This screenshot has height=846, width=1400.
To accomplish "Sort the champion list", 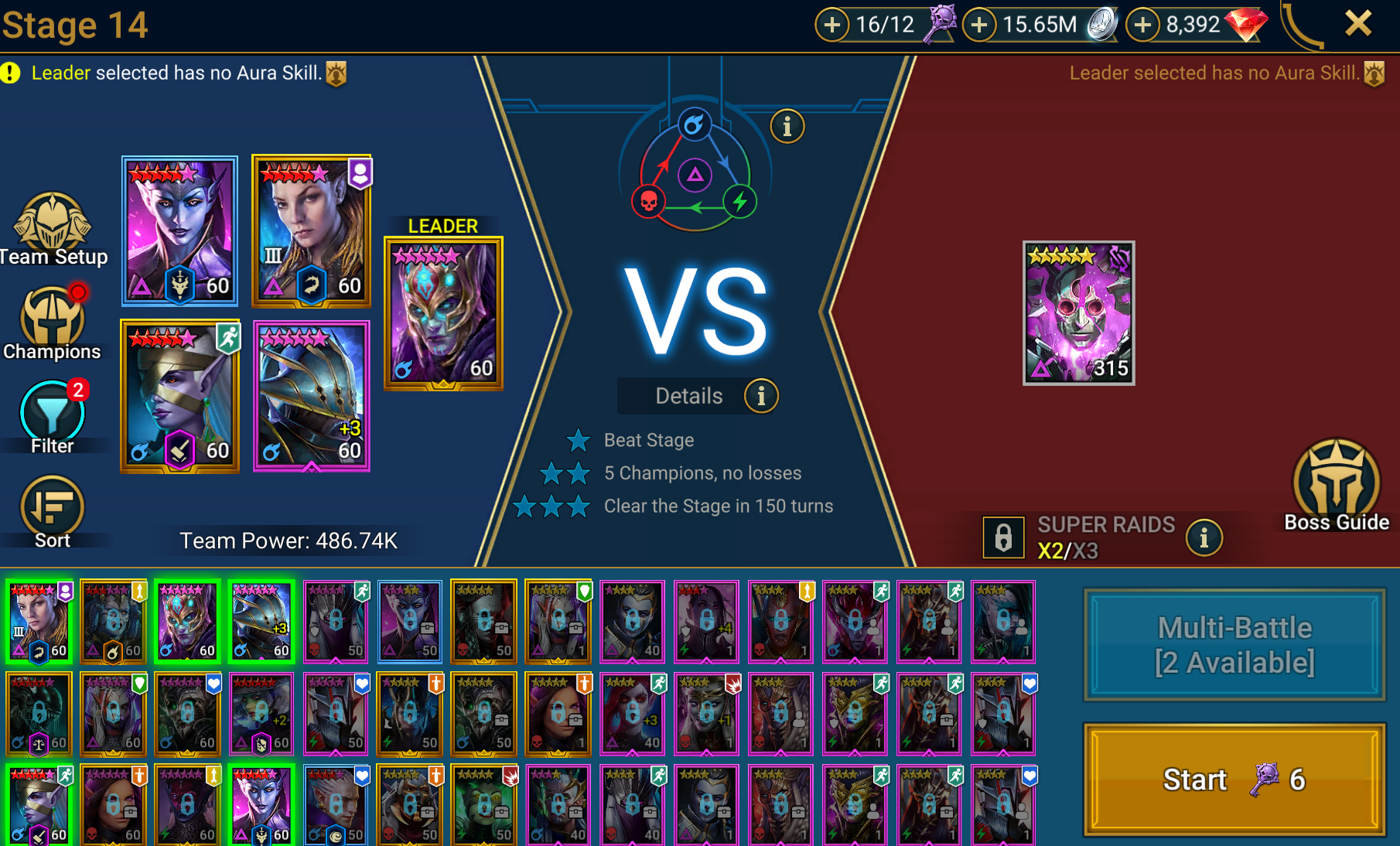I will pyautogui.click(x=52, y=512).
